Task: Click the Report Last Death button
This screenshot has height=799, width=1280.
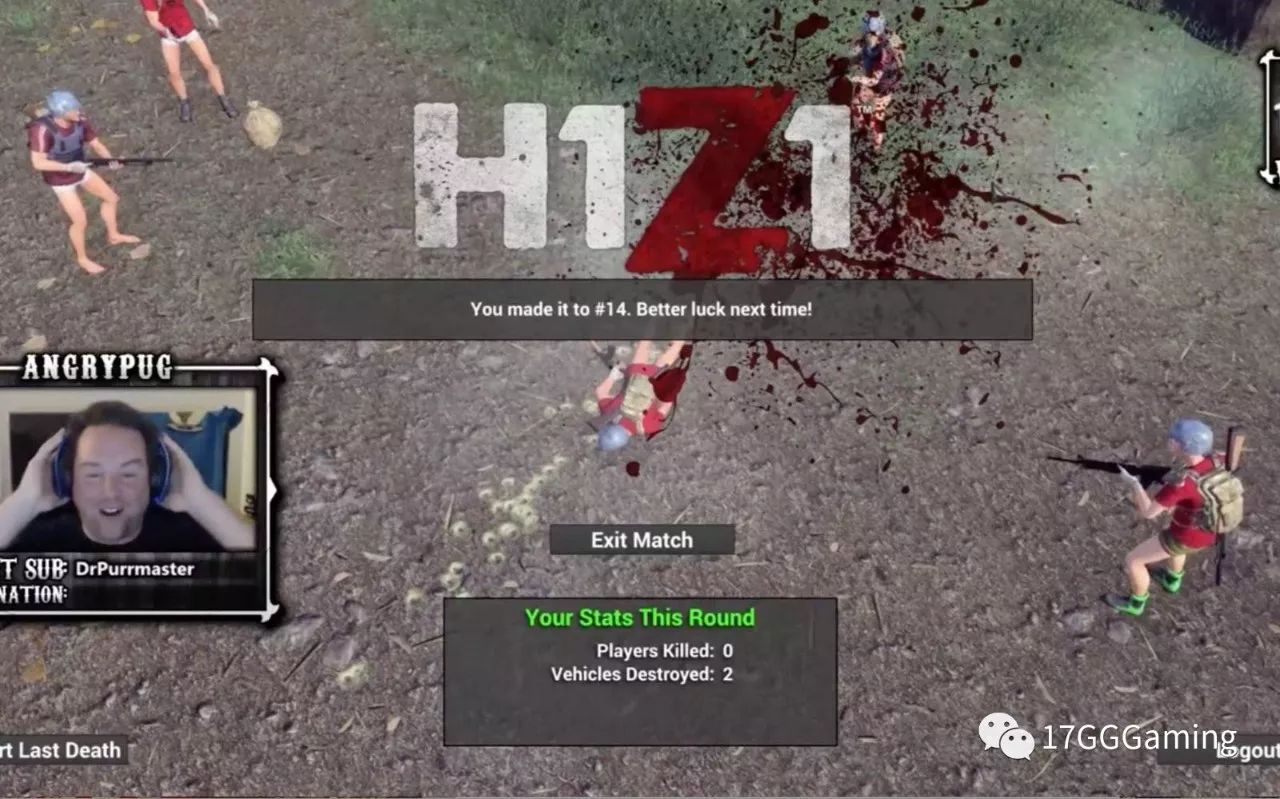Action: point(62,749)
